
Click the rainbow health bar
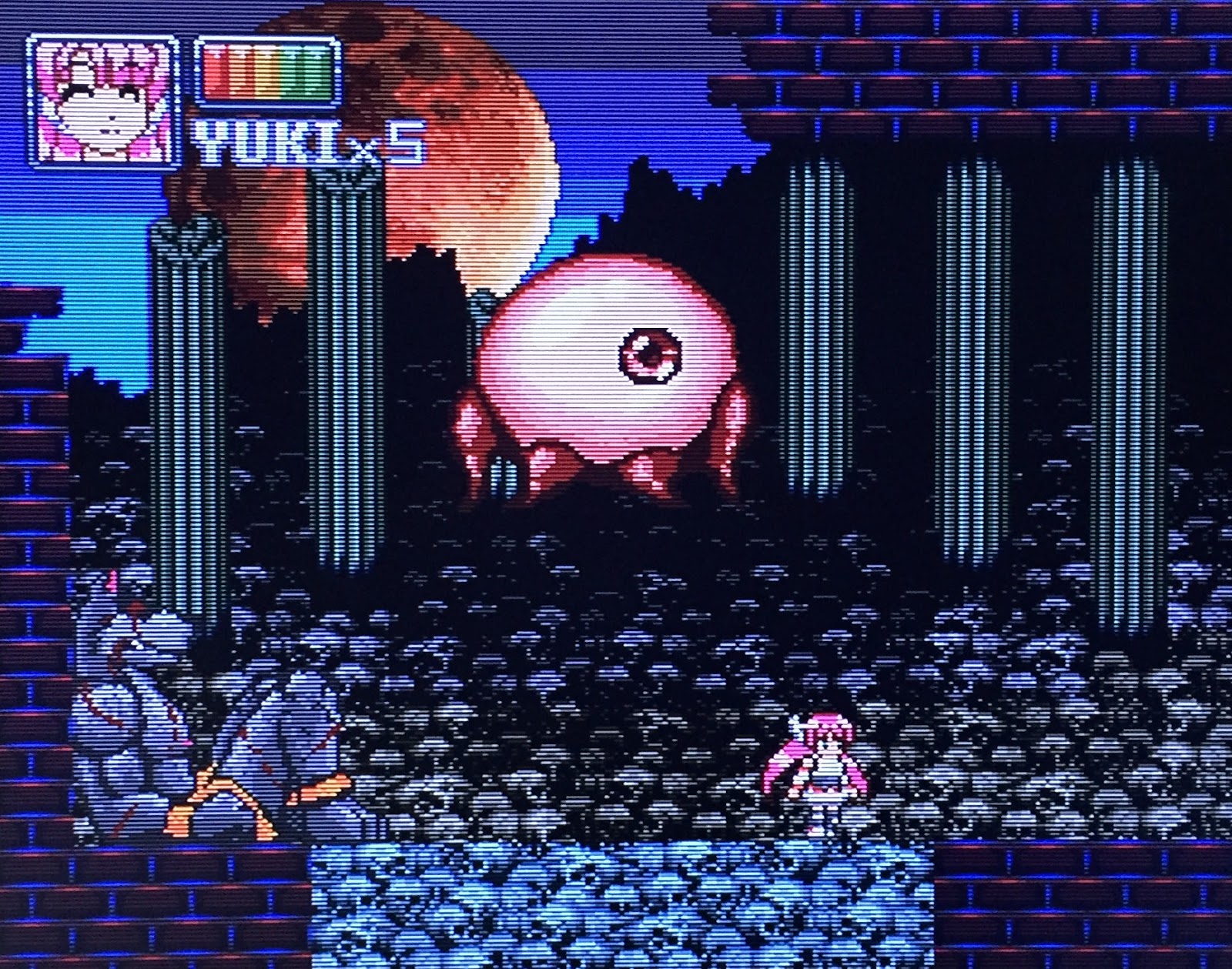[x=266, y=73]
